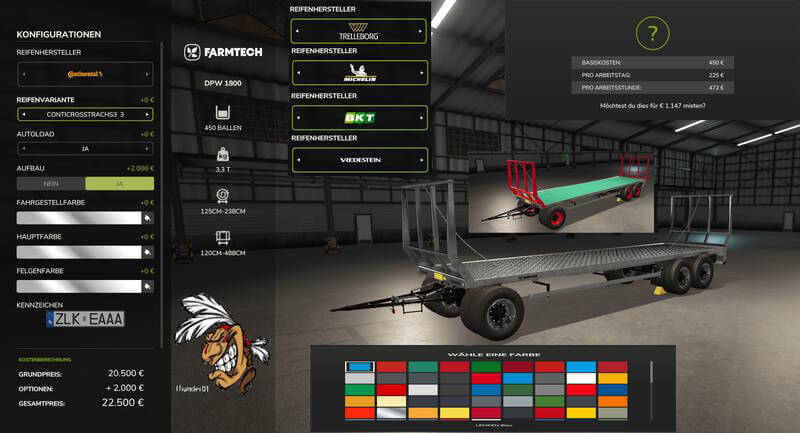The width and height of the screenshot is (800, 433).
Task: Open the Fahrgestellfarbe color picker
Action: pos(146,217)
